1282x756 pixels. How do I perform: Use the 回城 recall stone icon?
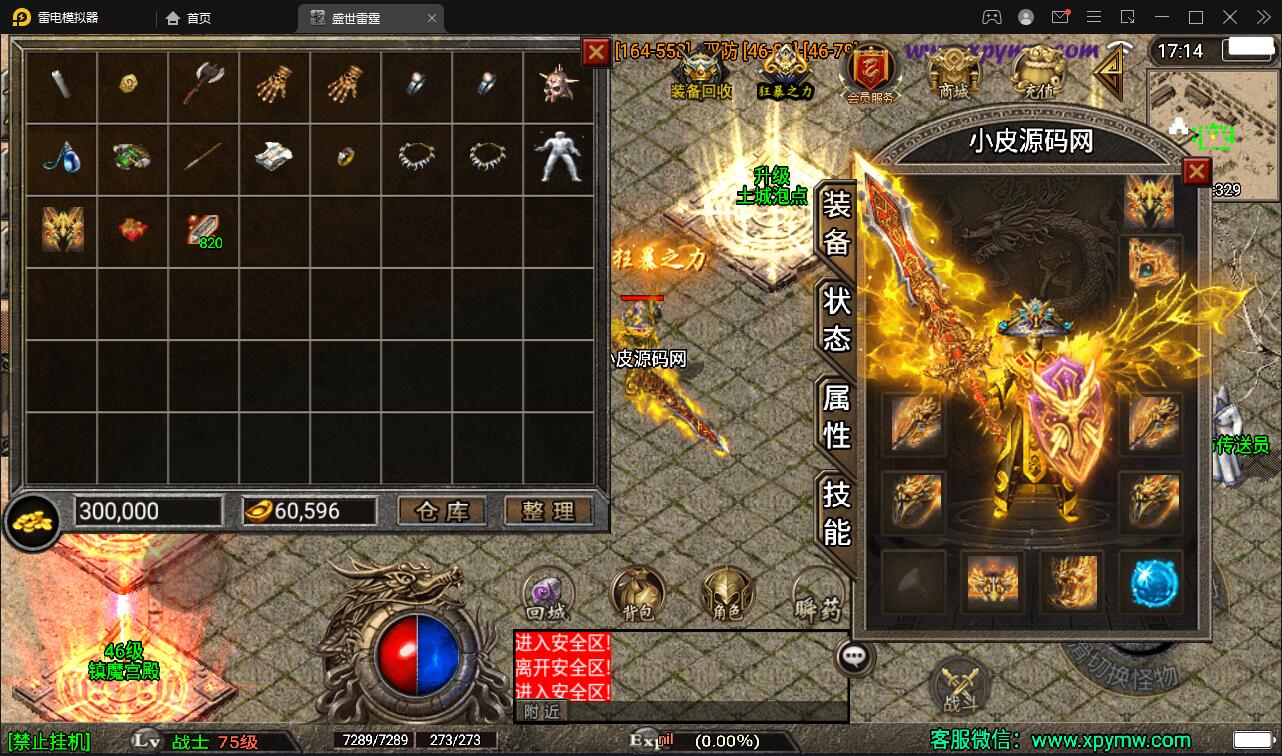click(546, 592)
